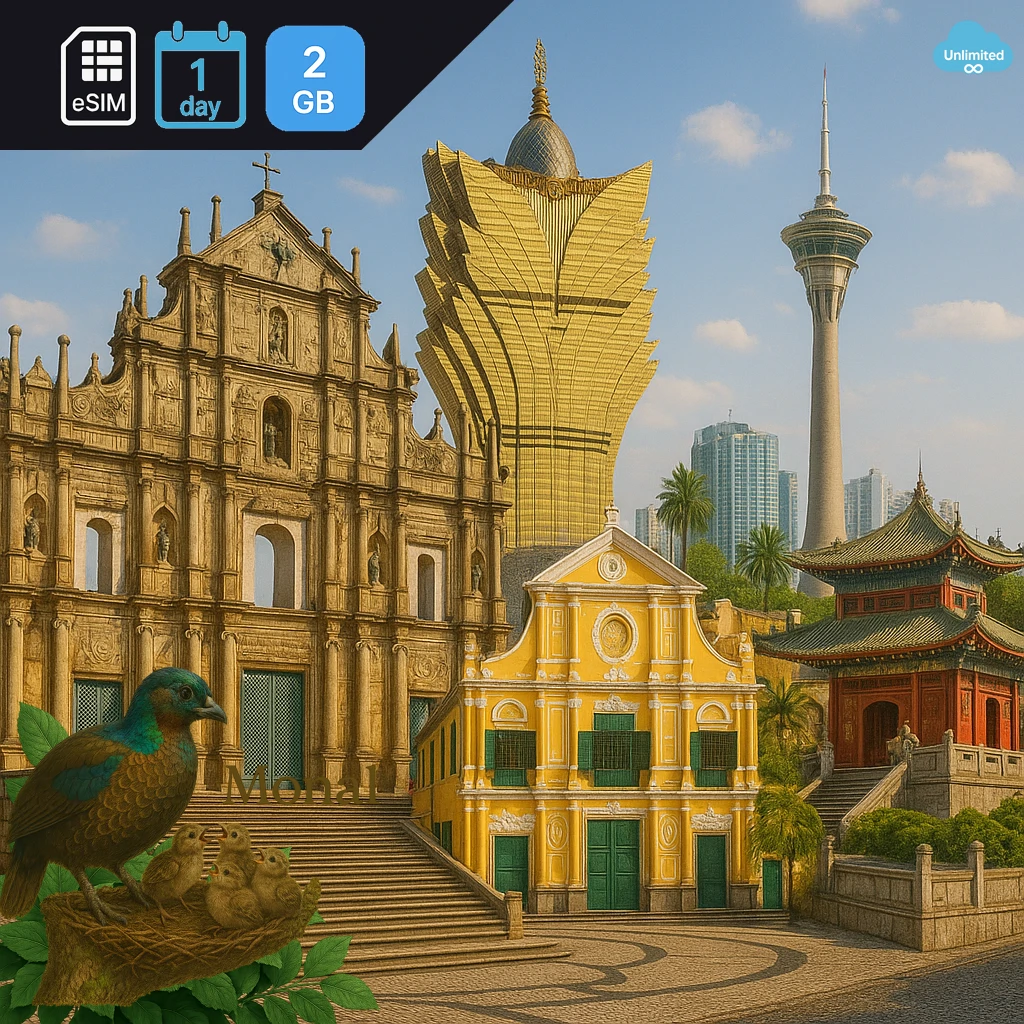Open the Unlimited cloud icon
This screenshot has width=1024, height=1024.
click(972, 48)
